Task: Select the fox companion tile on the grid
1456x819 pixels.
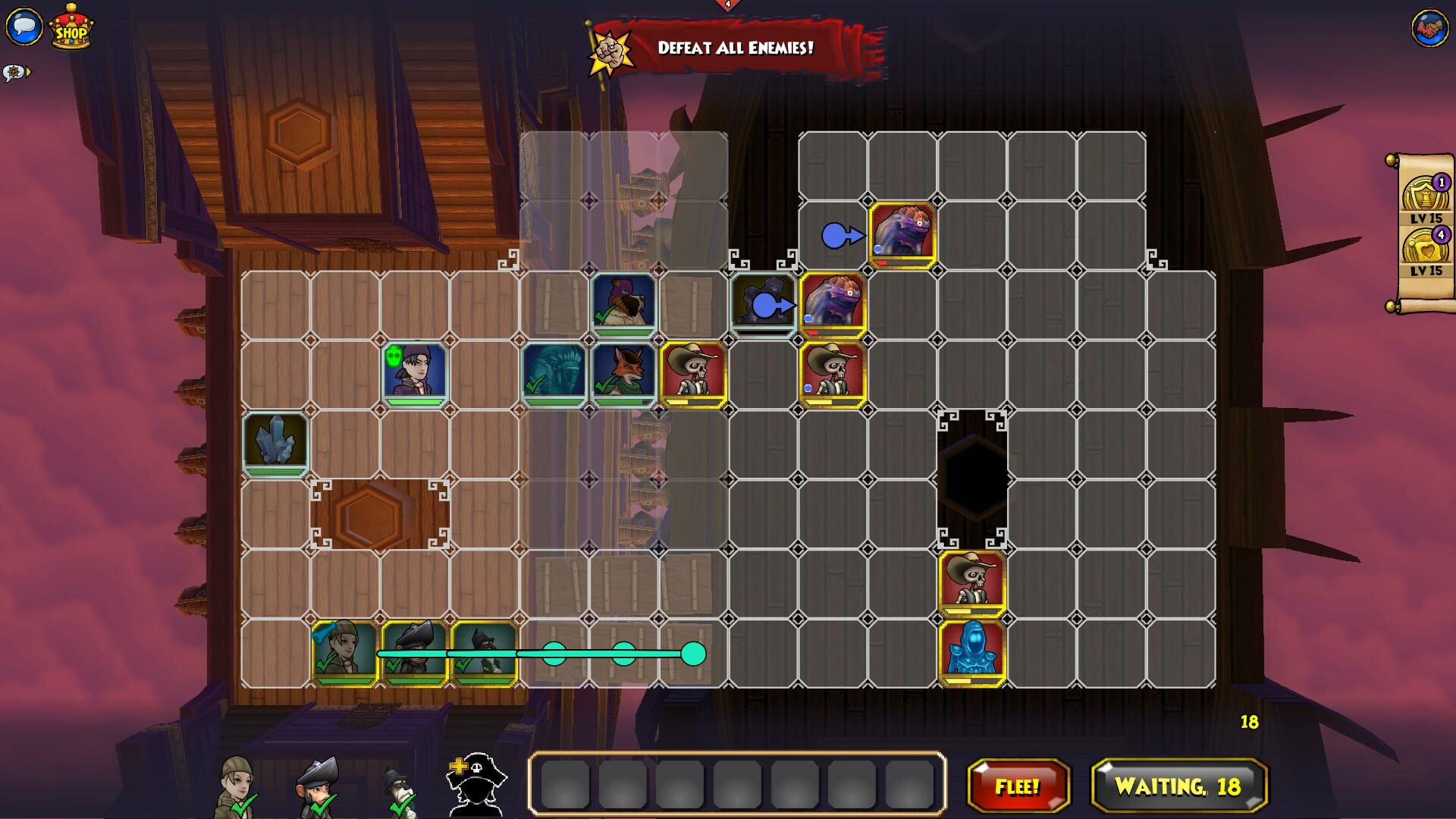Action: coord(623,368)
